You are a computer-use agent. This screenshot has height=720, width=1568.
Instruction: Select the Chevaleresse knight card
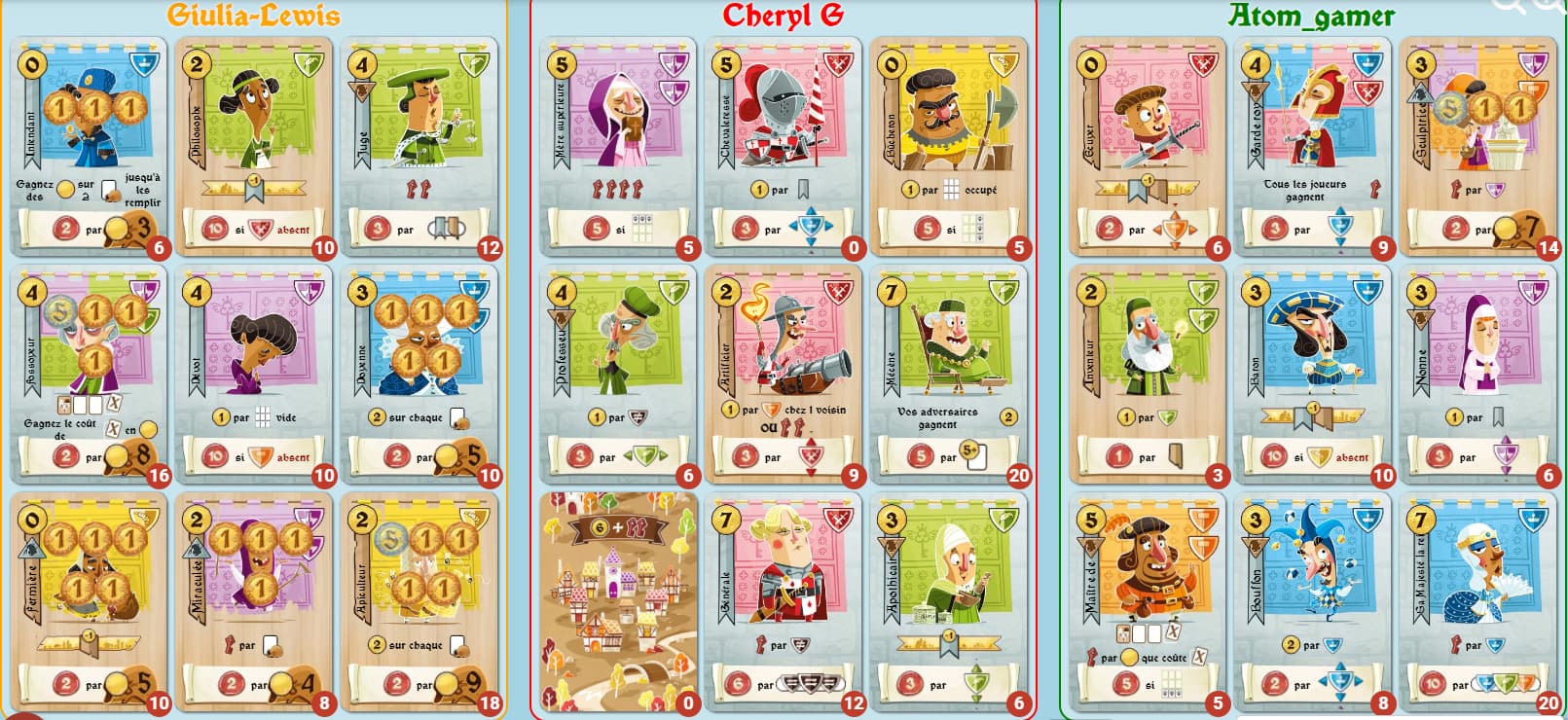tap(784, 146)
